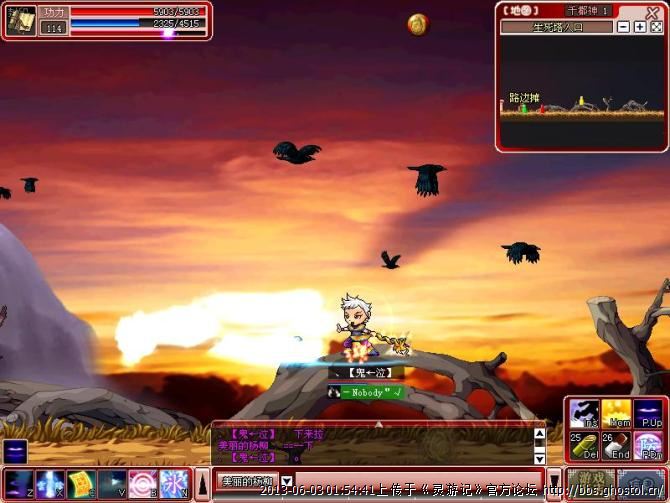This screenshot has height=503, width=670.
Task: Activate the Z hotkey skill
Action: [x=19, y=484]
